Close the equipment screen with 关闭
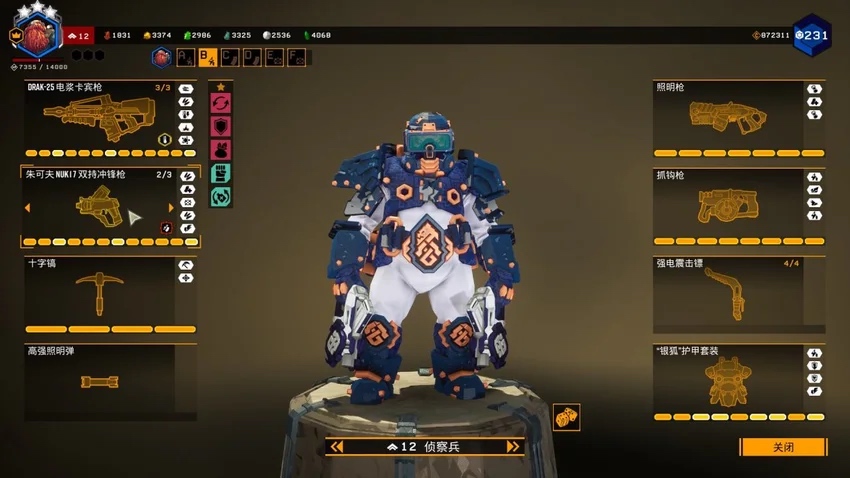 783,447
